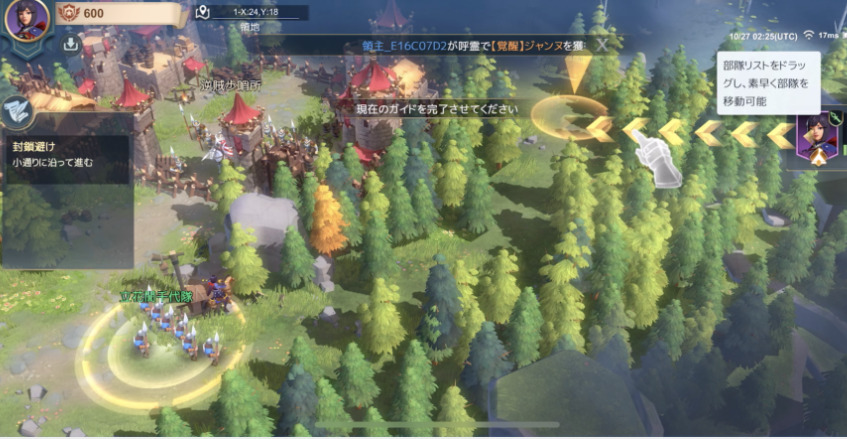This screenshot has width=847, height=439.
Task: Select the 封鎖避け quest objective panel
Action: (x=66, y=151)
